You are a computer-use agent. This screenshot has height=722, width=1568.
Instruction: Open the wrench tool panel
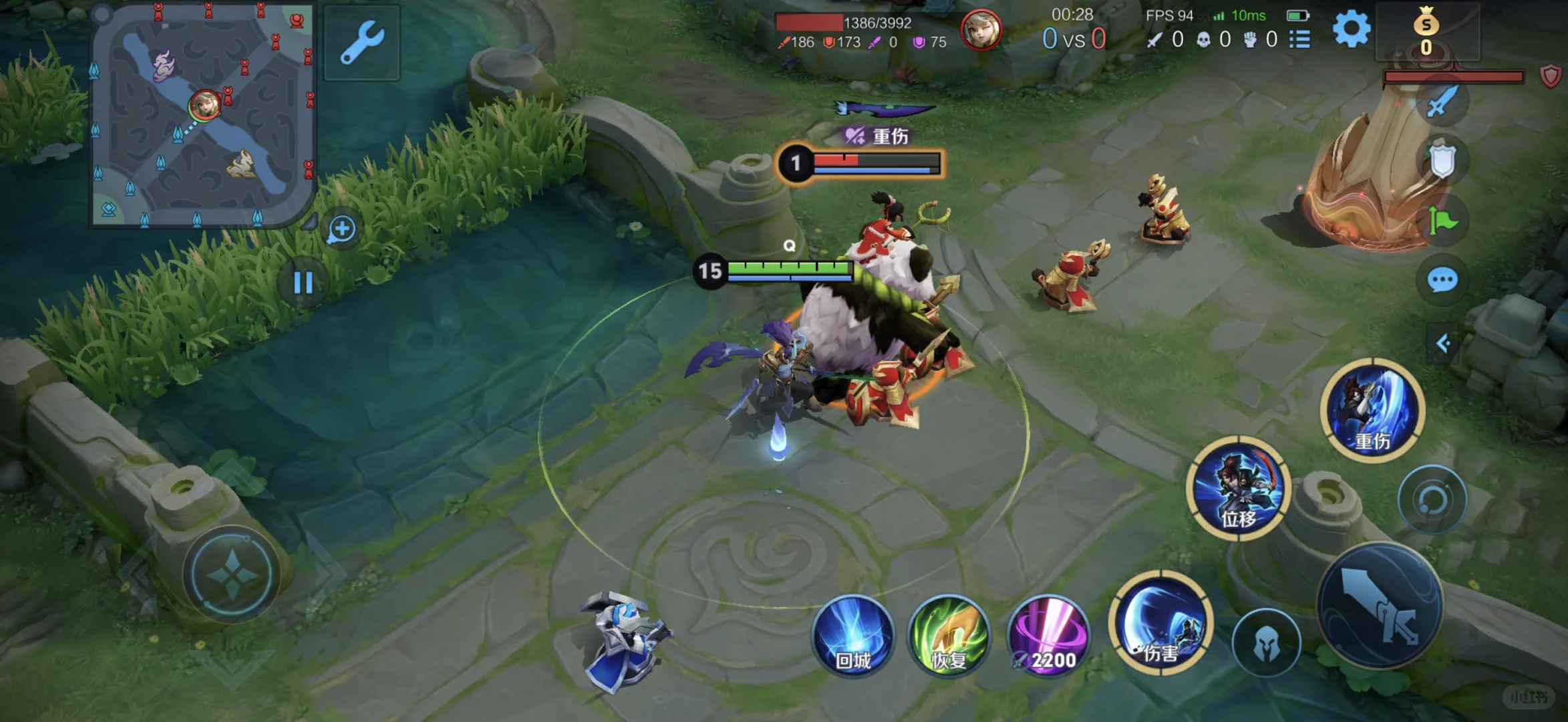point(362,43)
